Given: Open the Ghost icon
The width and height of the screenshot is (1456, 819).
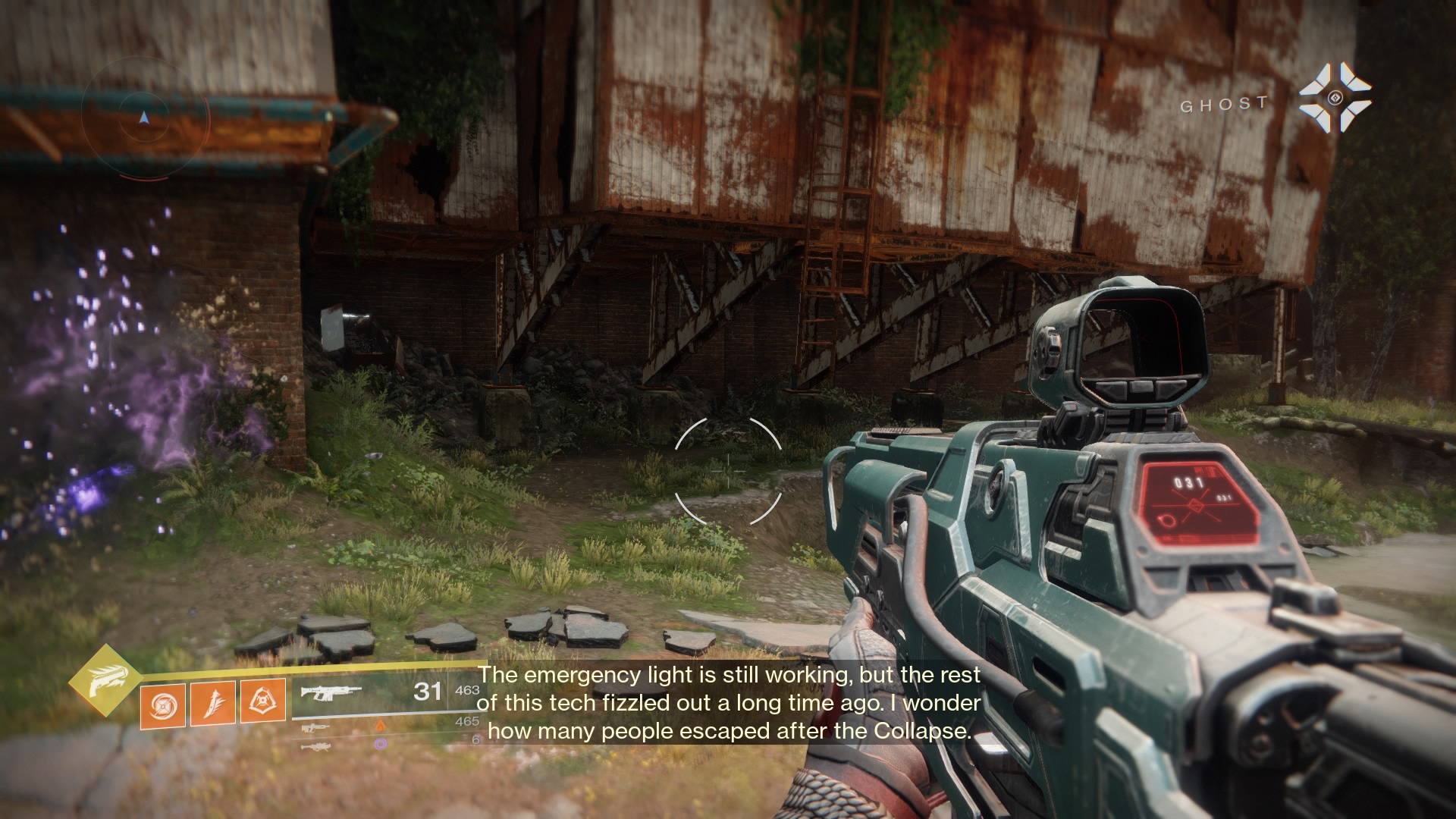Looking at the screenshot, I should click(1335, 98).
